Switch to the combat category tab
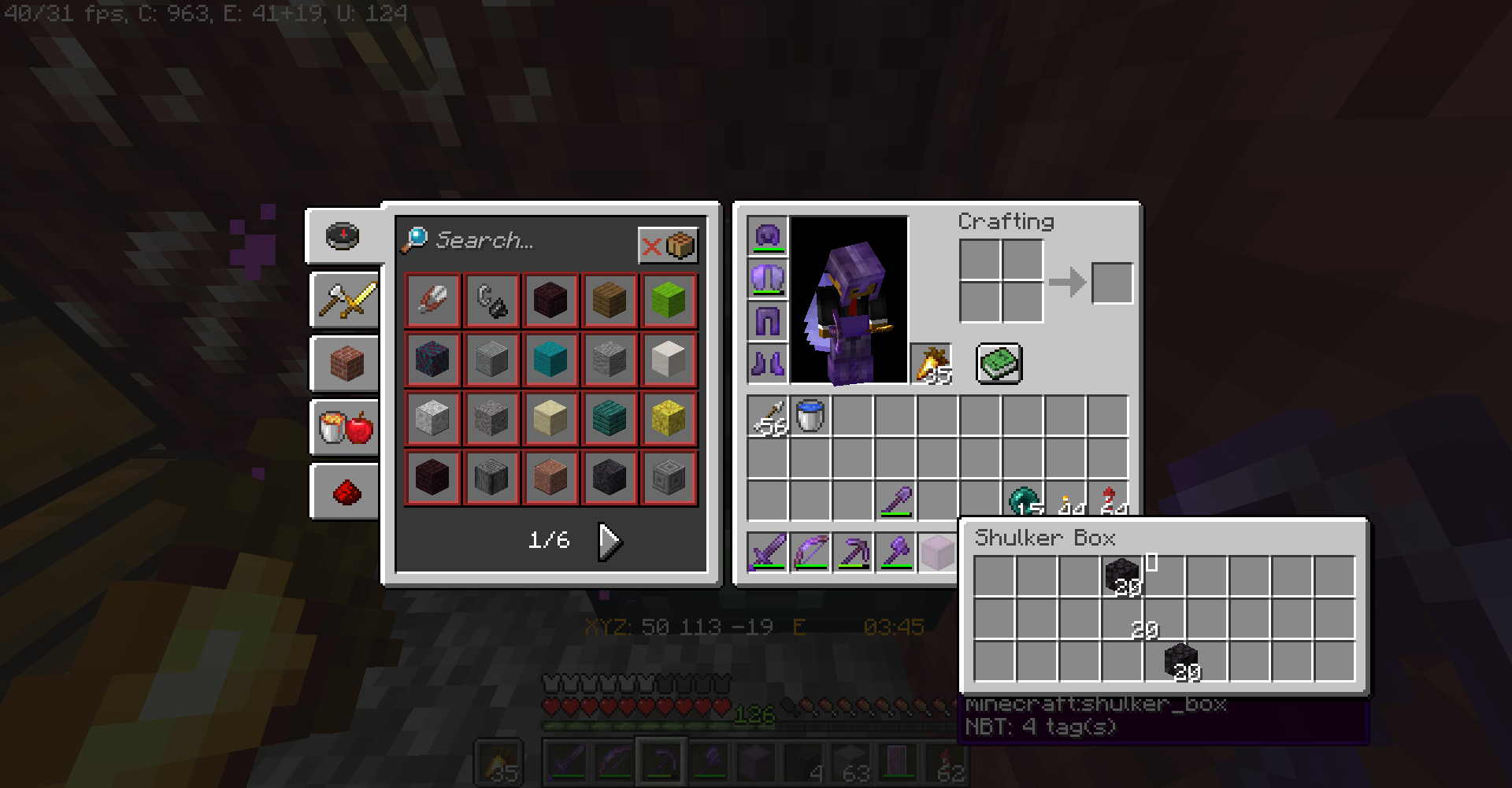The image size is (1512, 788). point(344,300)
